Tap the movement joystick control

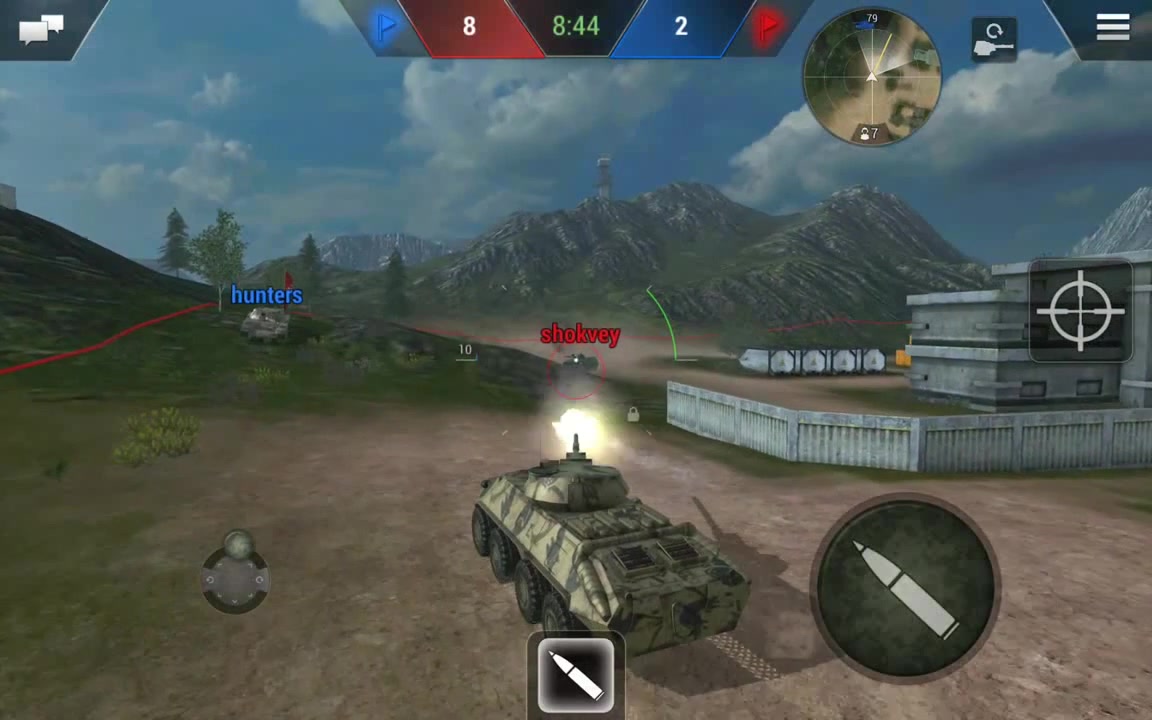(236, 577)
